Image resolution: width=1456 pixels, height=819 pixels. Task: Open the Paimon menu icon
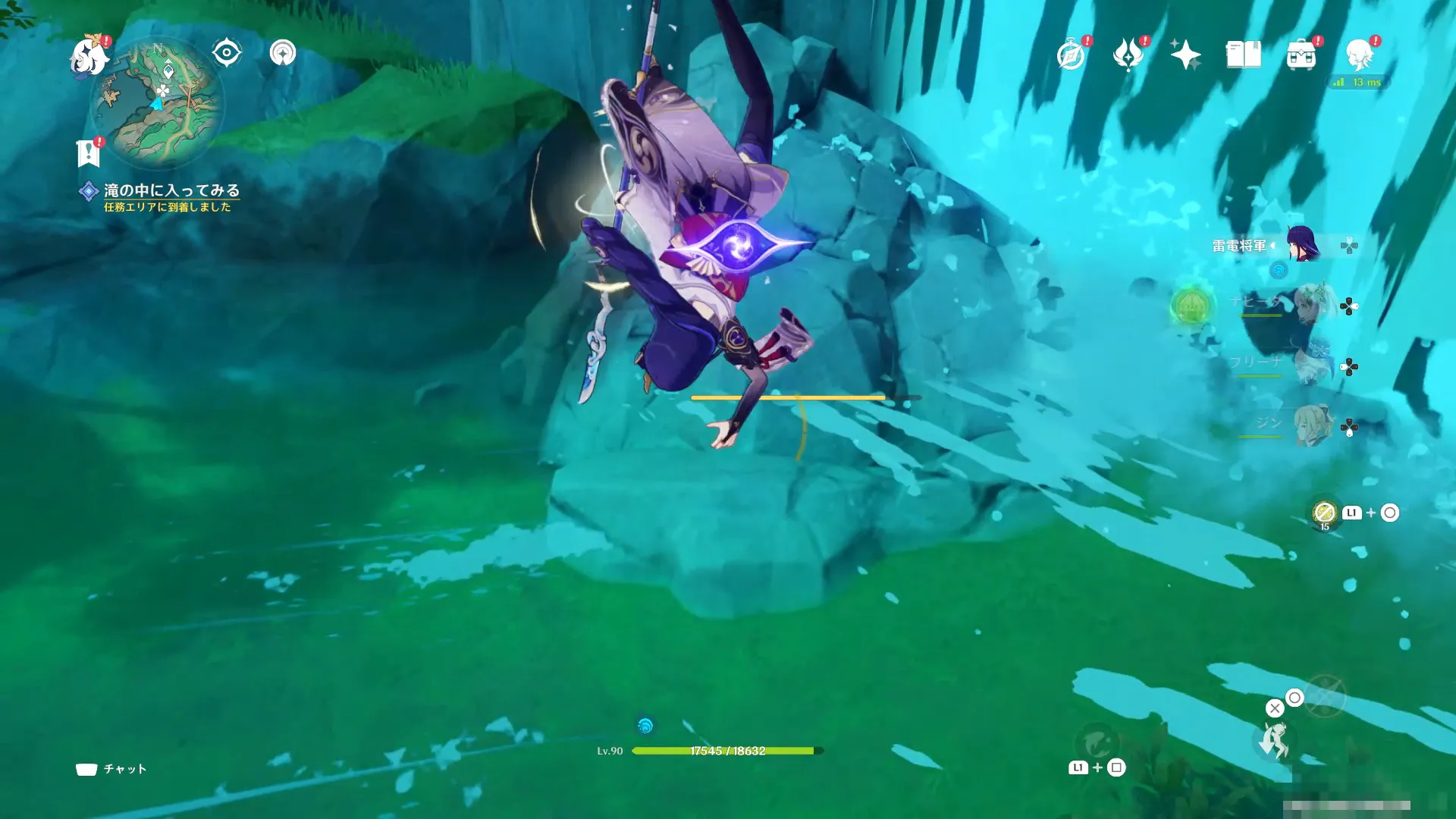point(89,55)
